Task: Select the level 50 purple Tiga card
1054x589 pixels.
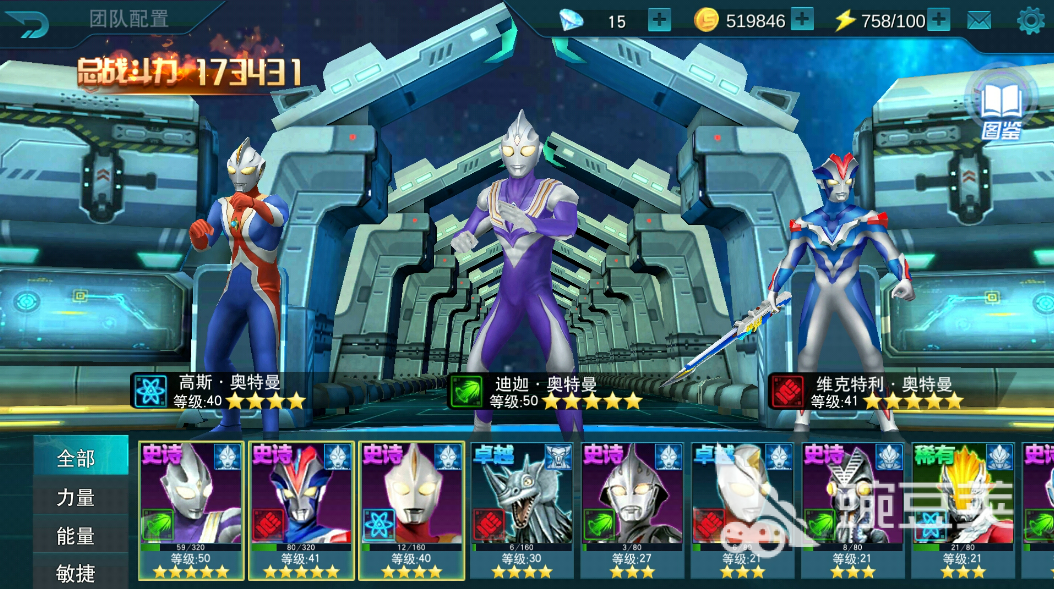Action: click(x=190, y=510)
